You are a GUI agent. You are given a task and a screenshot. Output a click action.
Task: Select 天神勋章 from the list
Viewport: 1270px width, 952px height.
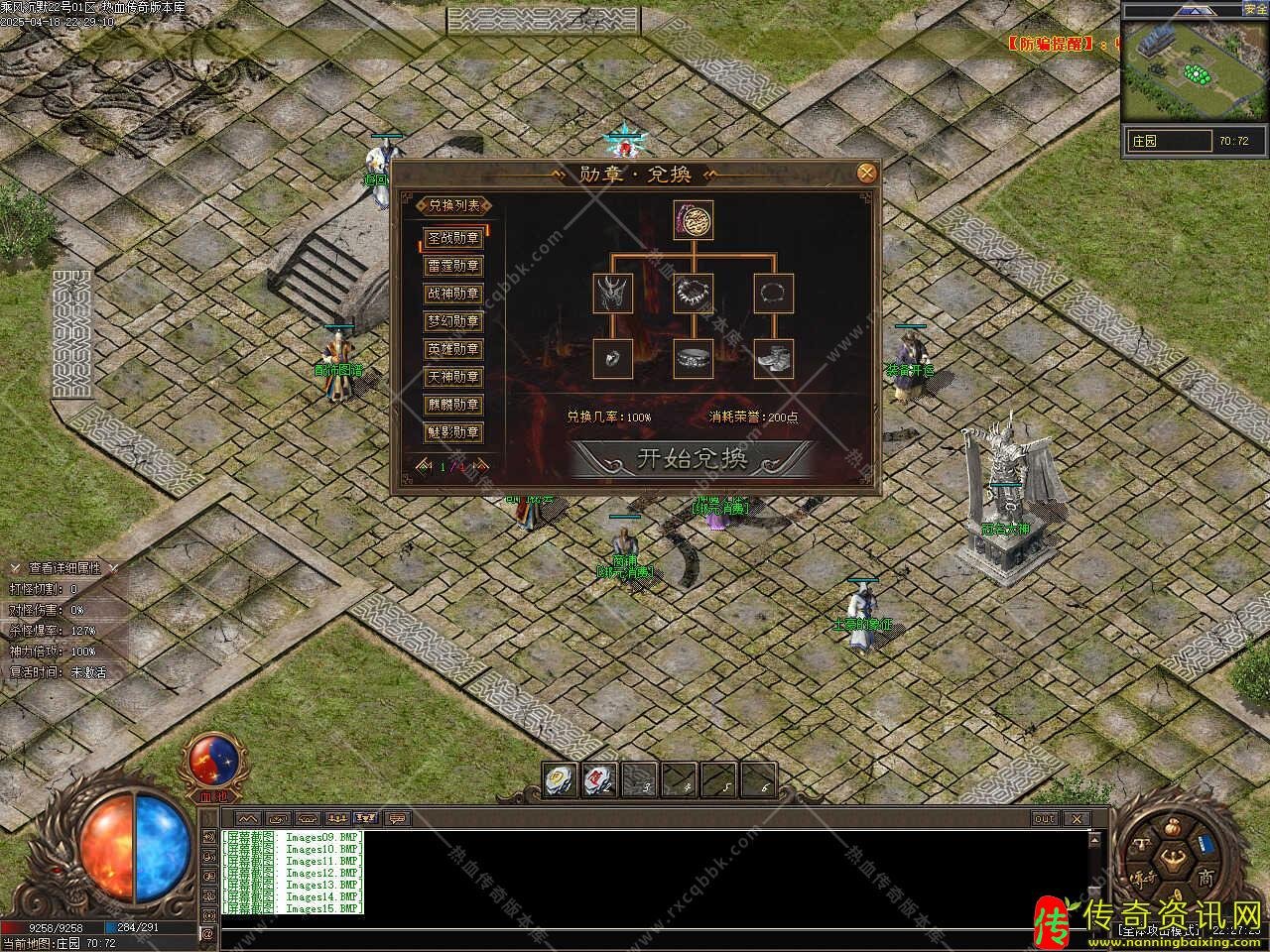[452, 378]
